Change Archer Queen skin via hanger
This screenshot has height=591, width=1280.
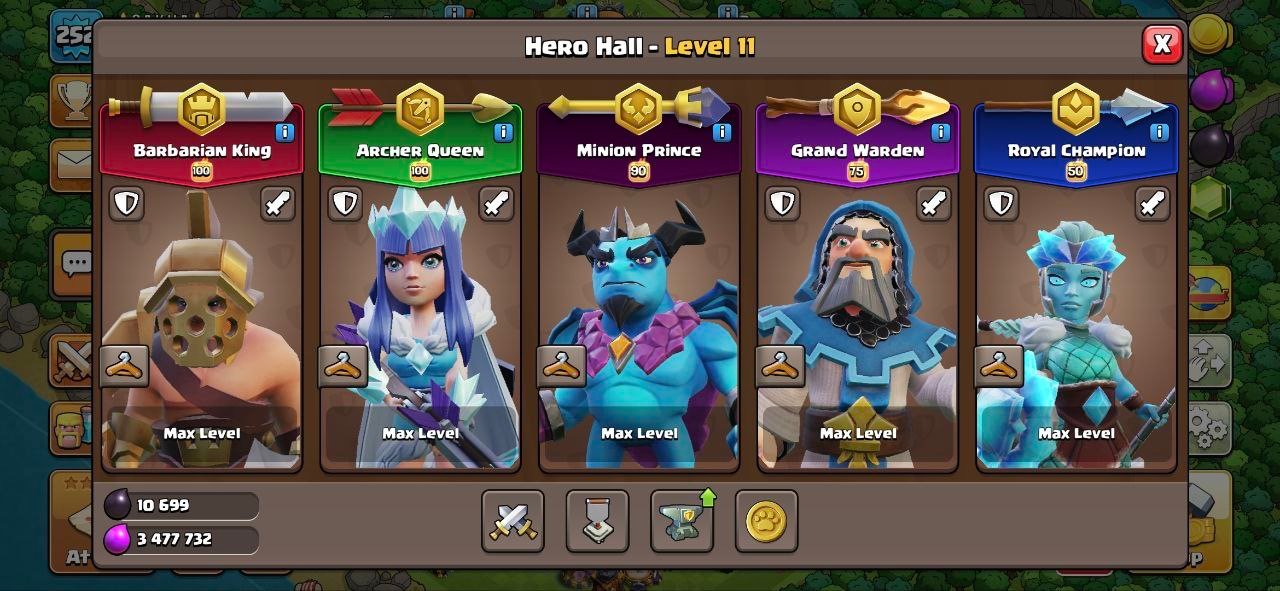pyautogui.click(x=343, y=366)
